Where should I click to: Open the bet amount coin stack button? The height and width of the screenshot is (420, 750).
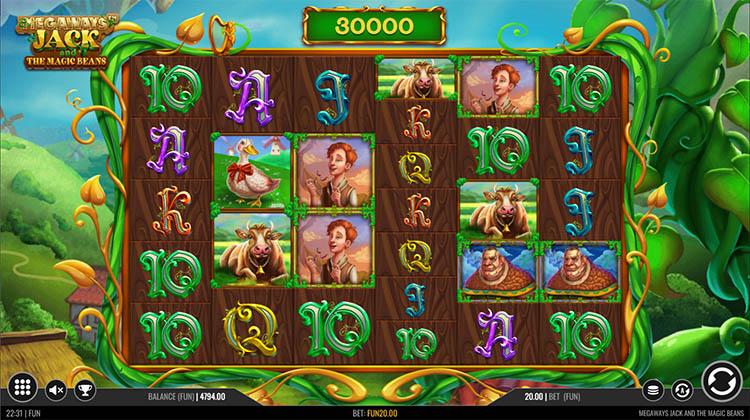(652, 390)
